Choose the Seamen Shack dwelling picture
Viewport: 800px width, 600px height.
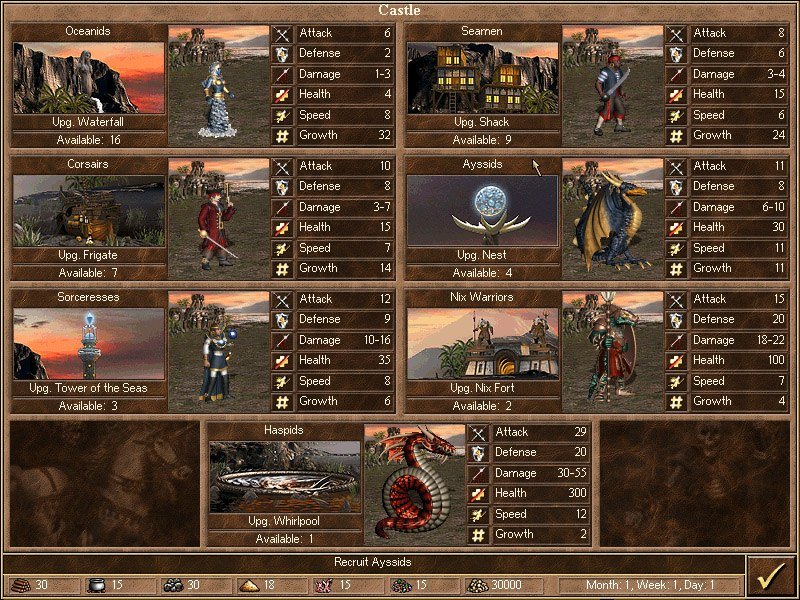[482, 77]
